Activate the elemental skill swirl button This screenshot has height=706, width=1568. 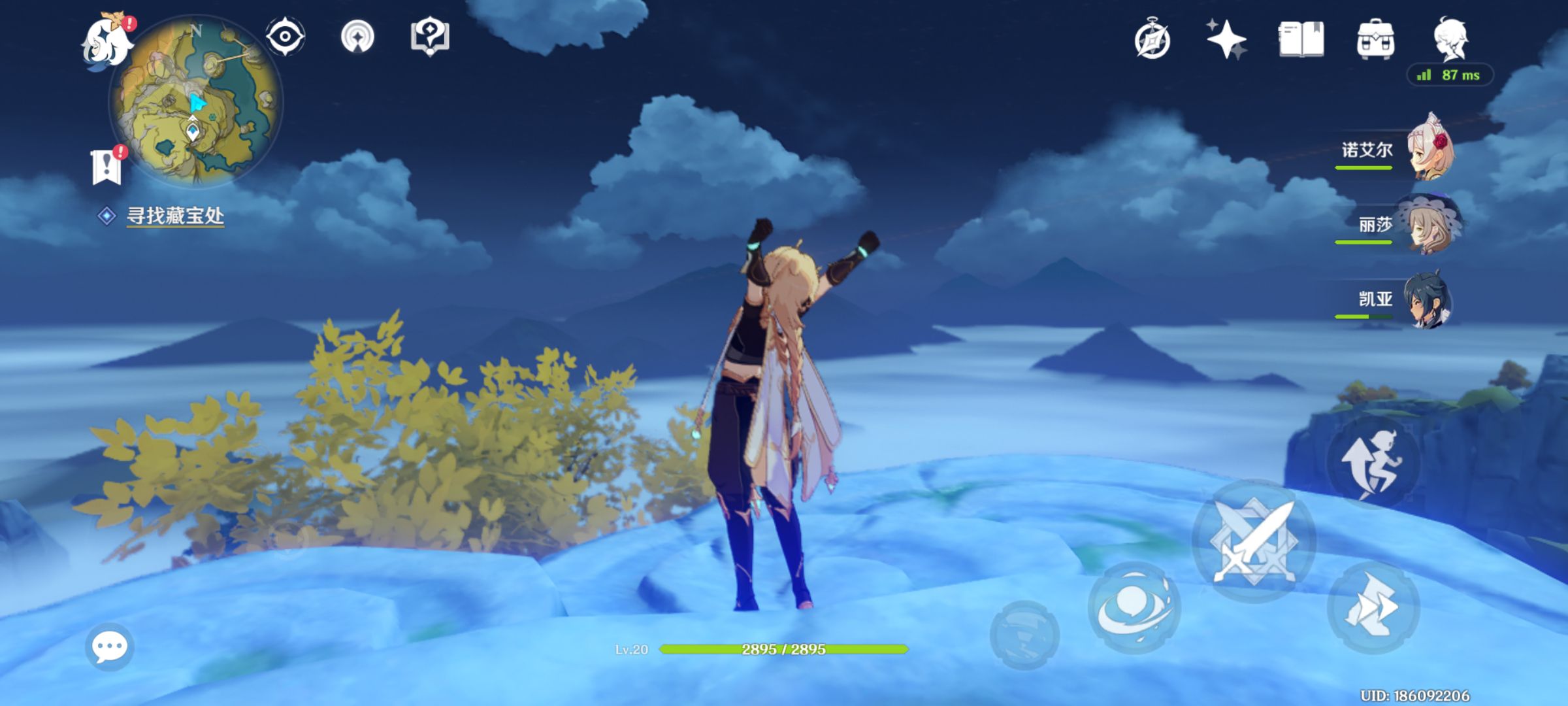(1134, 607)
